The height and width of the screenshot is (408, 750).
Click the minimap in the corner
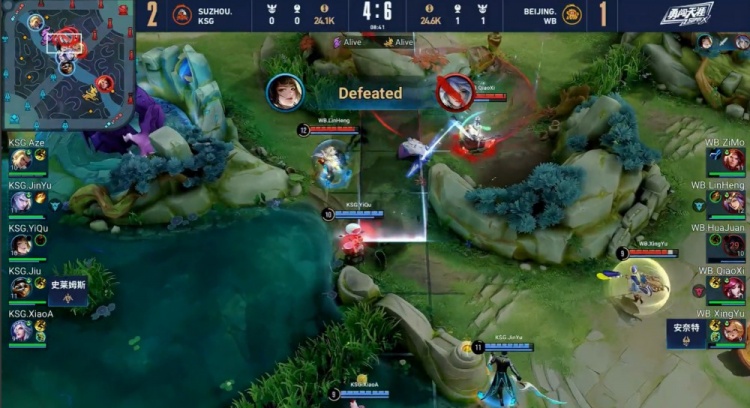coord(68,64)
